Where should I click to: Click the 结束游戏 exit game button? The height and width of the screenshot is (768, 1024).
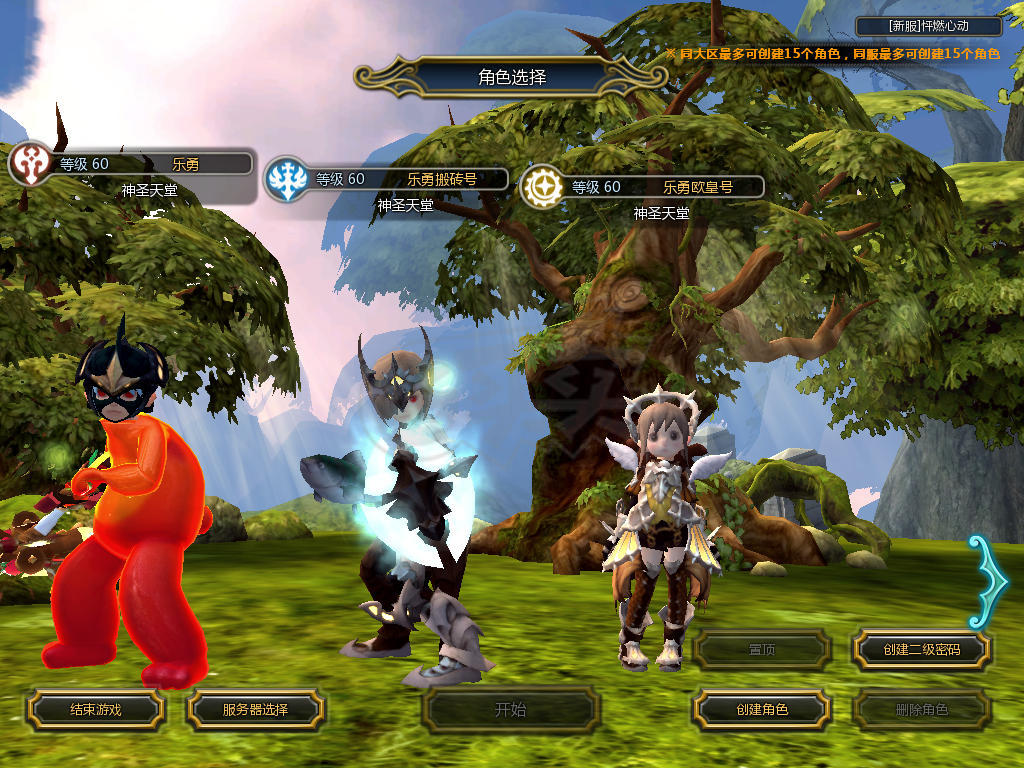coord(95,710)
